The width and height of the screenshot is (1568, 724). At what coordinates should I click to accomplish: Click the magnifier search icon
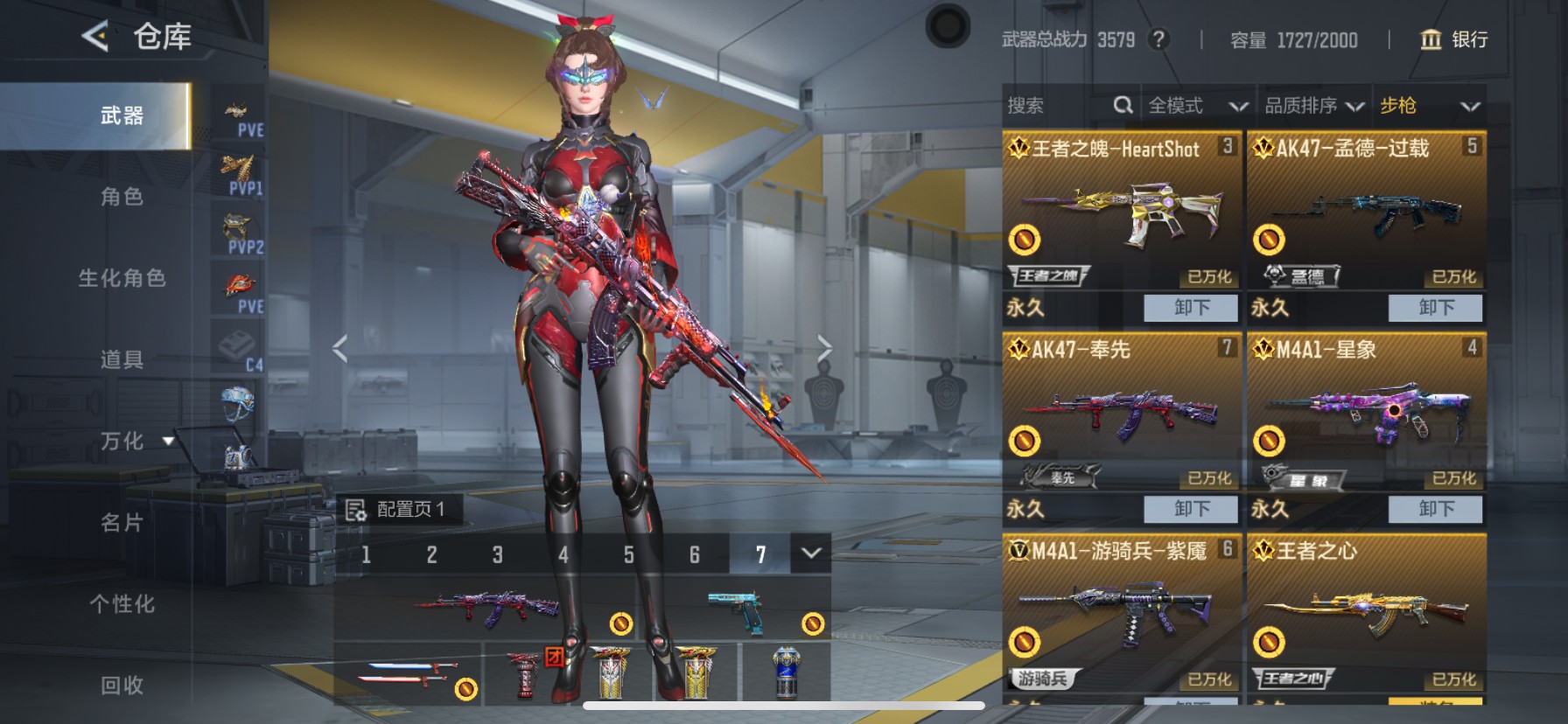pyautogui.click(x=1124, y=105)
